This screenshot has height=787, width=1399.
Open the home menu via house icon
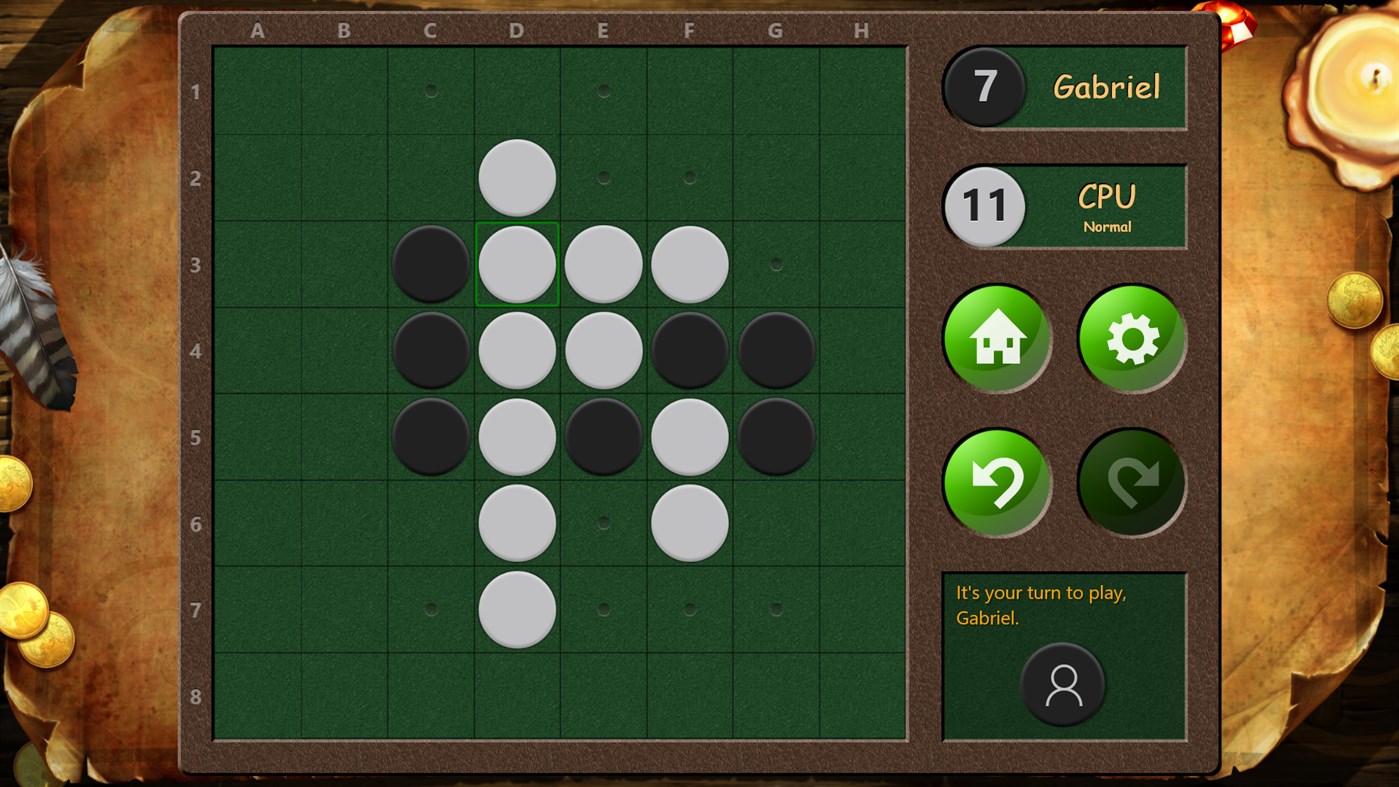point(996,337)
